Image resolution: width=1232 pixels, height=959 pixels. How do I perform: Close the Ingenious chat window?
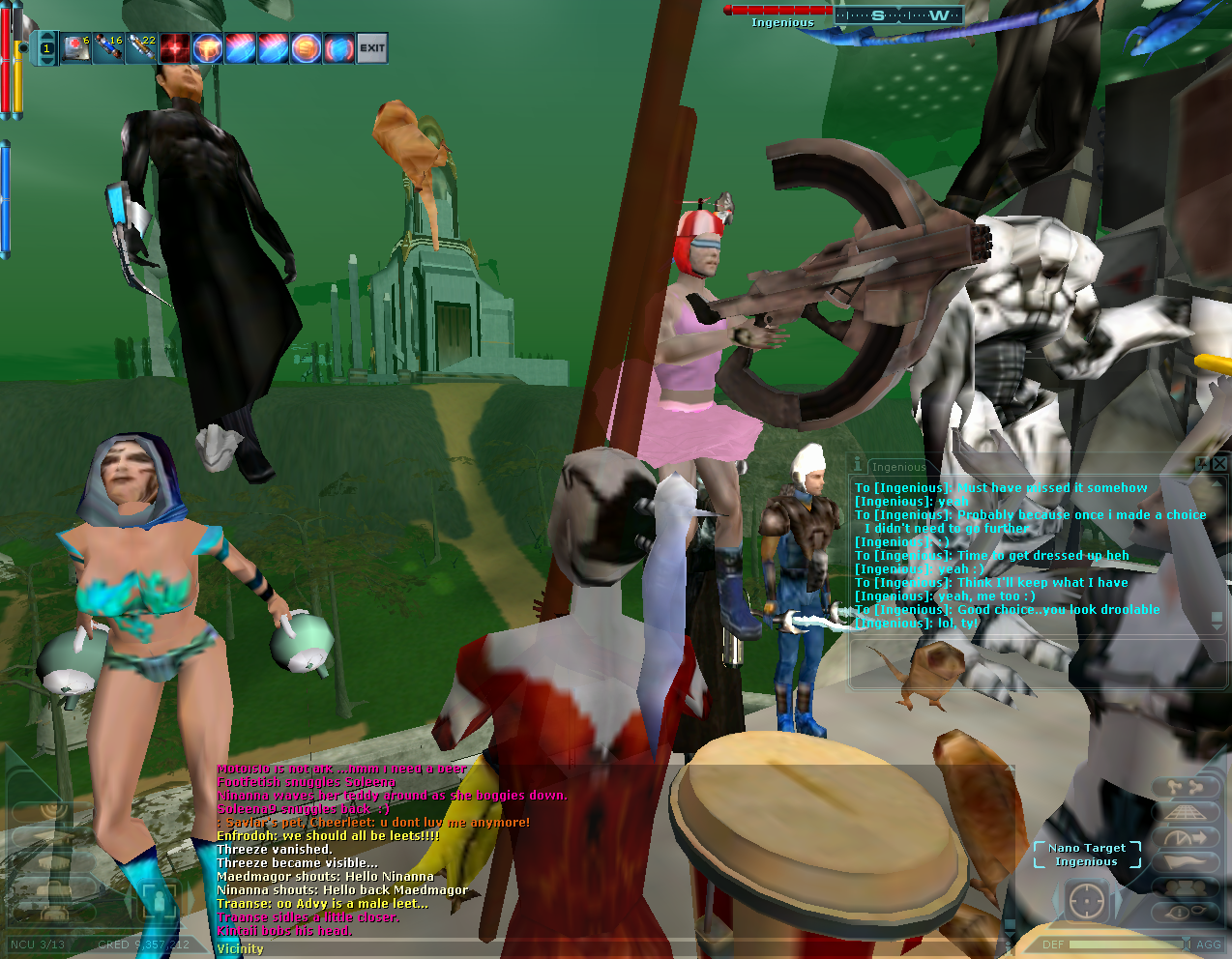[x=1219, y=464]
